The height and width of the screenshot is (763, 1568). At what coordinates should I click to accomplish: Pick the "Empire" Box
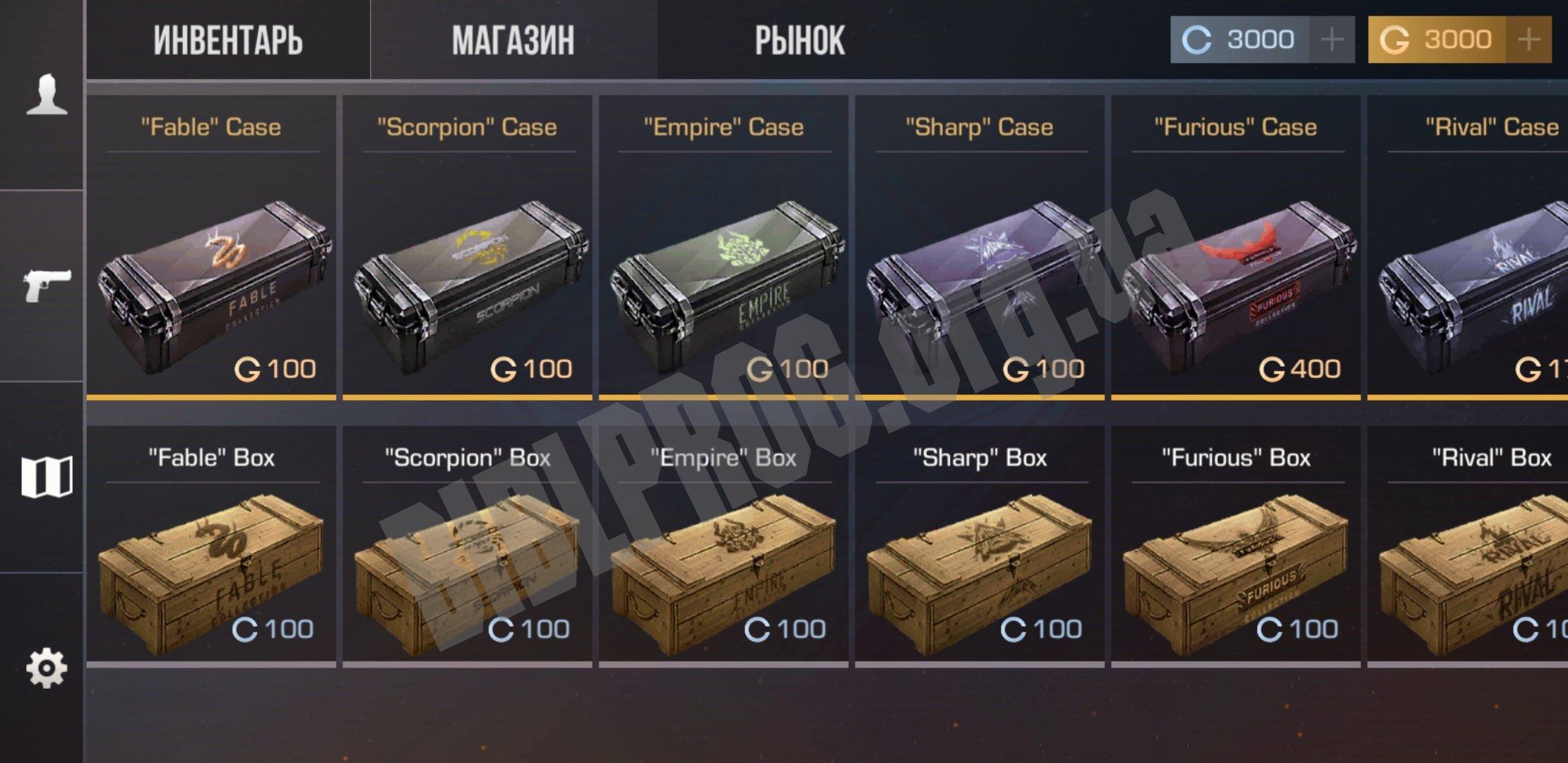(x=723, y=545)
